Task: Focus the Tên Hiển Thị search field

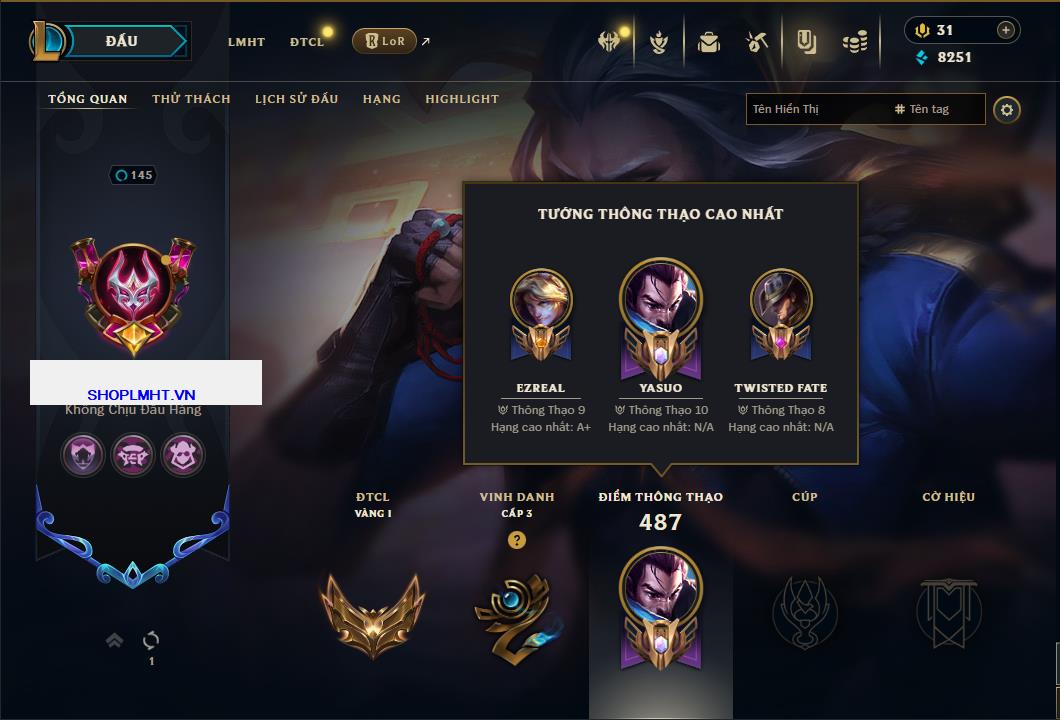Action: pos(815,109)
